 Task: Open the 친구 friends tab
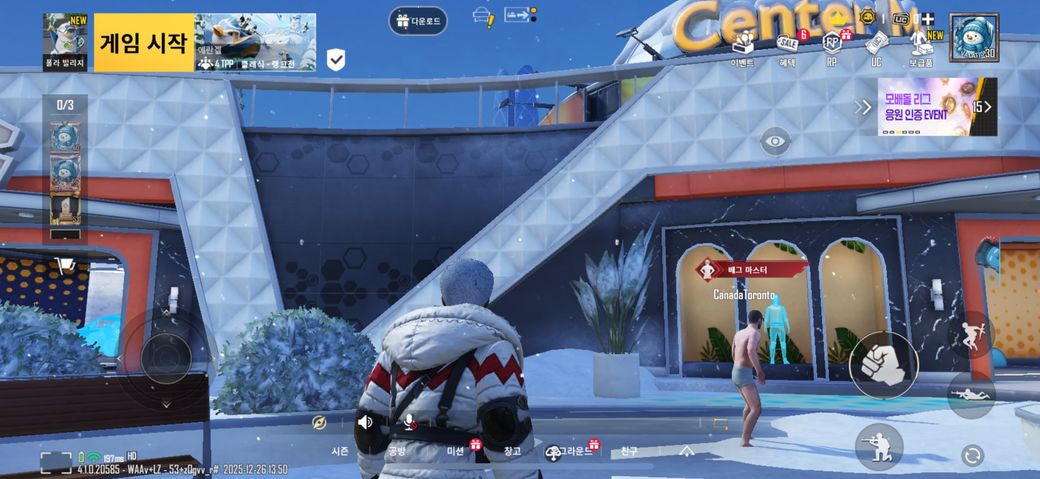click(629, 451)
